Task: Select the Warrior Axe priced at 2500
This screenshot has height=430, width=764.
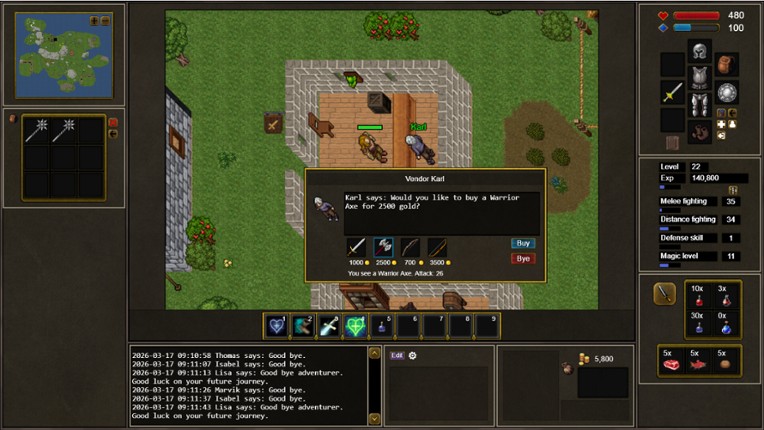Action: click(x=383, y=247)
